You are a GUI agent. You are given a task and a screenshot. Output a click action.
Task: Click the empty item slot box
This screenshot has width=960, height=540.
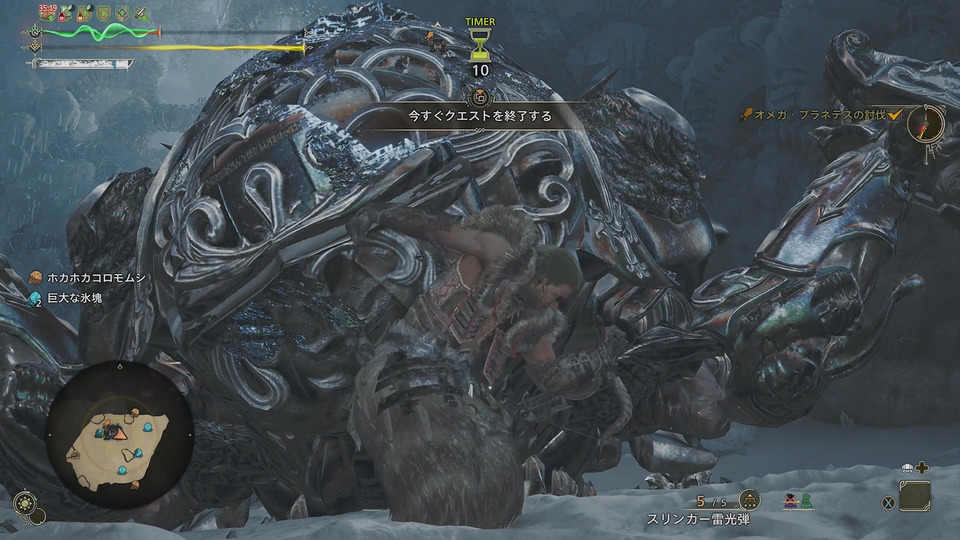914,496
